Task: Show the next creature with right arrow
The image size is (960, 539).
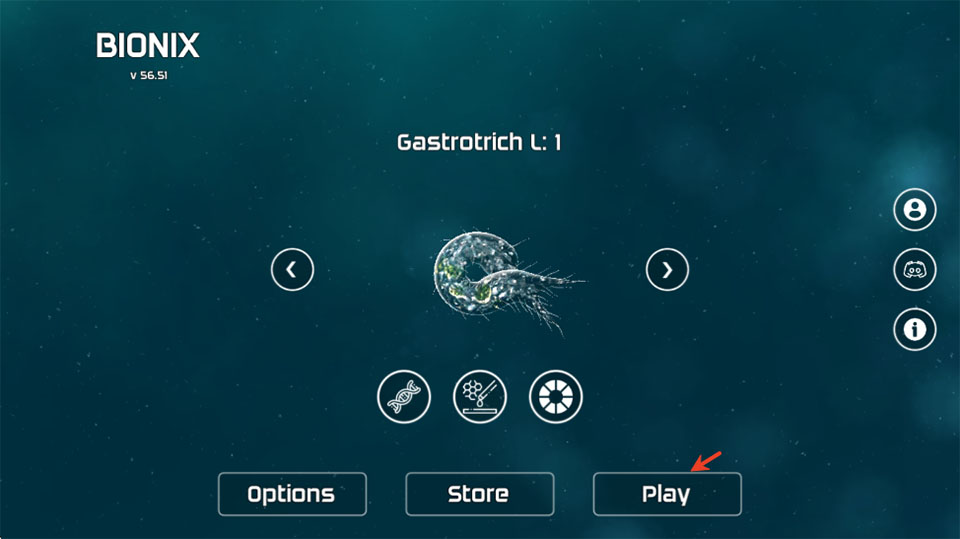Action: click(667, 269)
